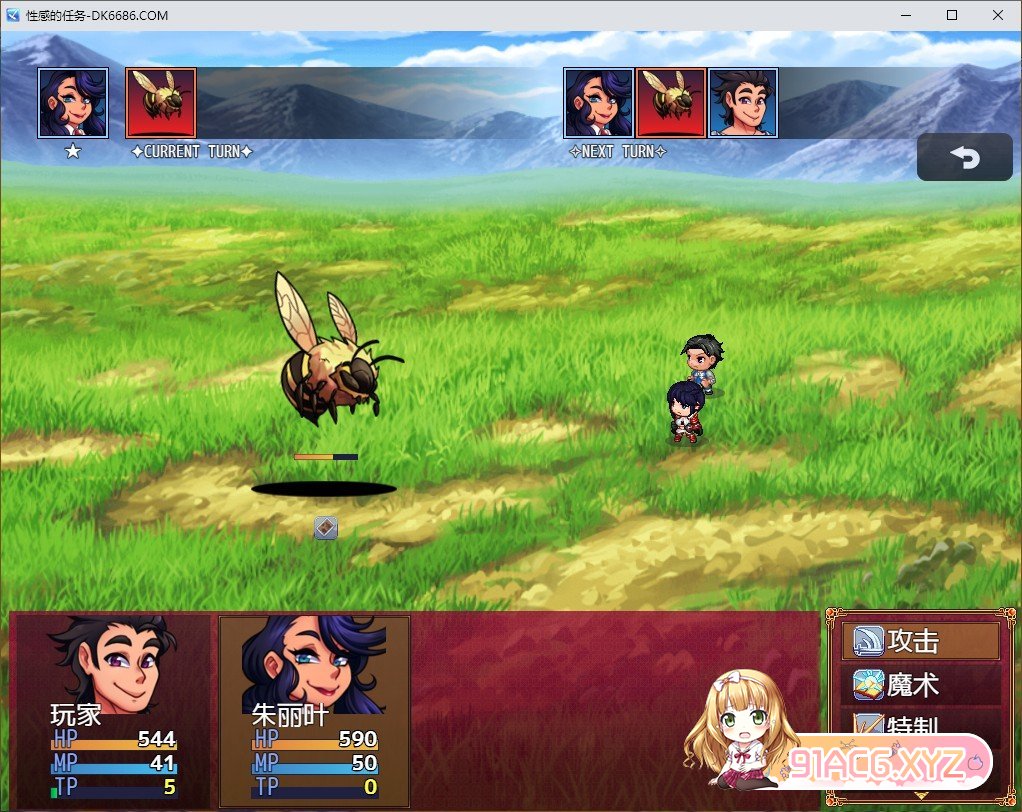Select 玩家 party status panel
1022x812 pixels.
[113, 710]
